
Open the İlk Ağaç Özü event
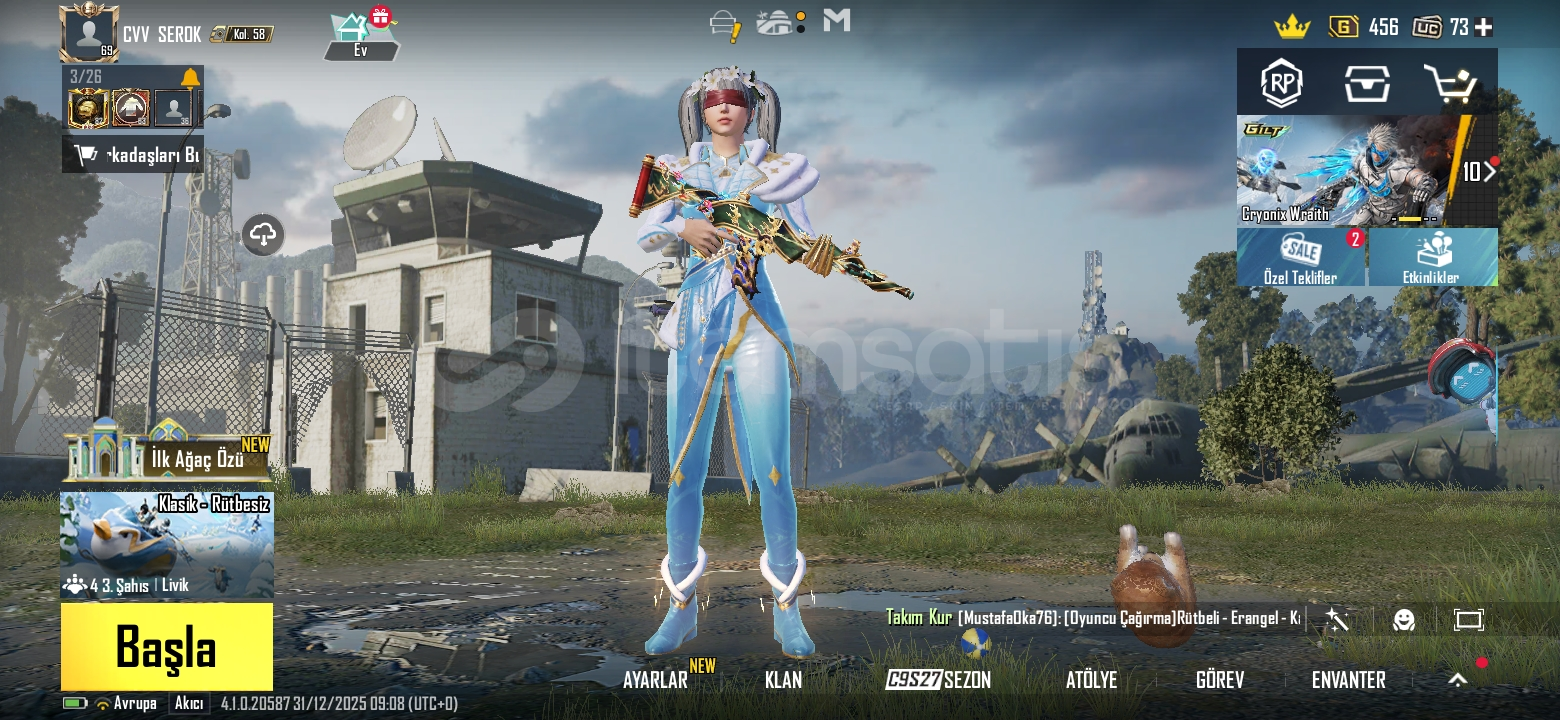pos(167,453)
